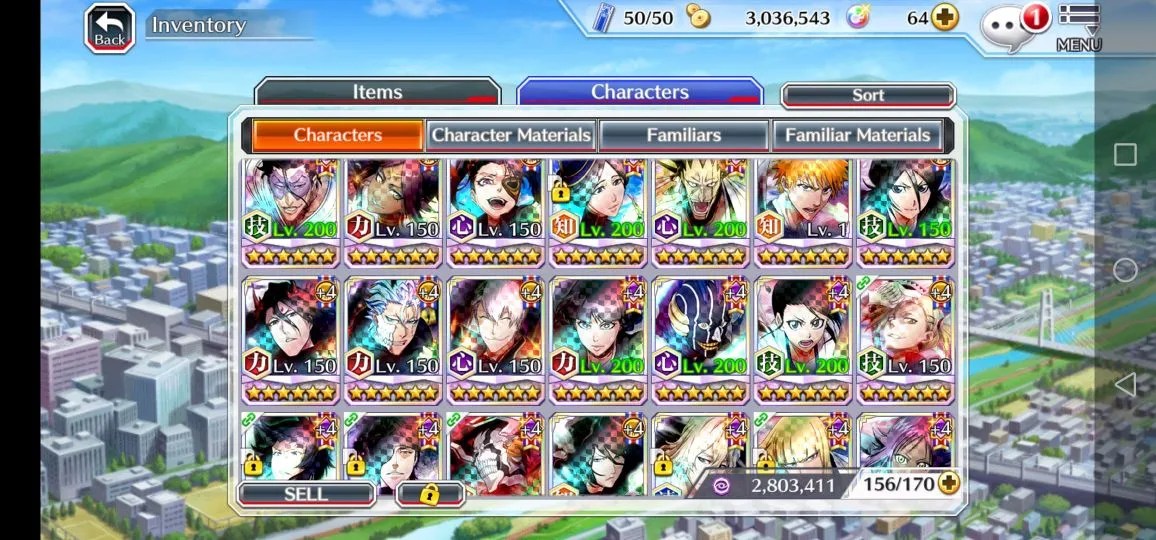Tap the SELL button
The width and height of the screenshot is (1156, 540).
pos(306,494)
